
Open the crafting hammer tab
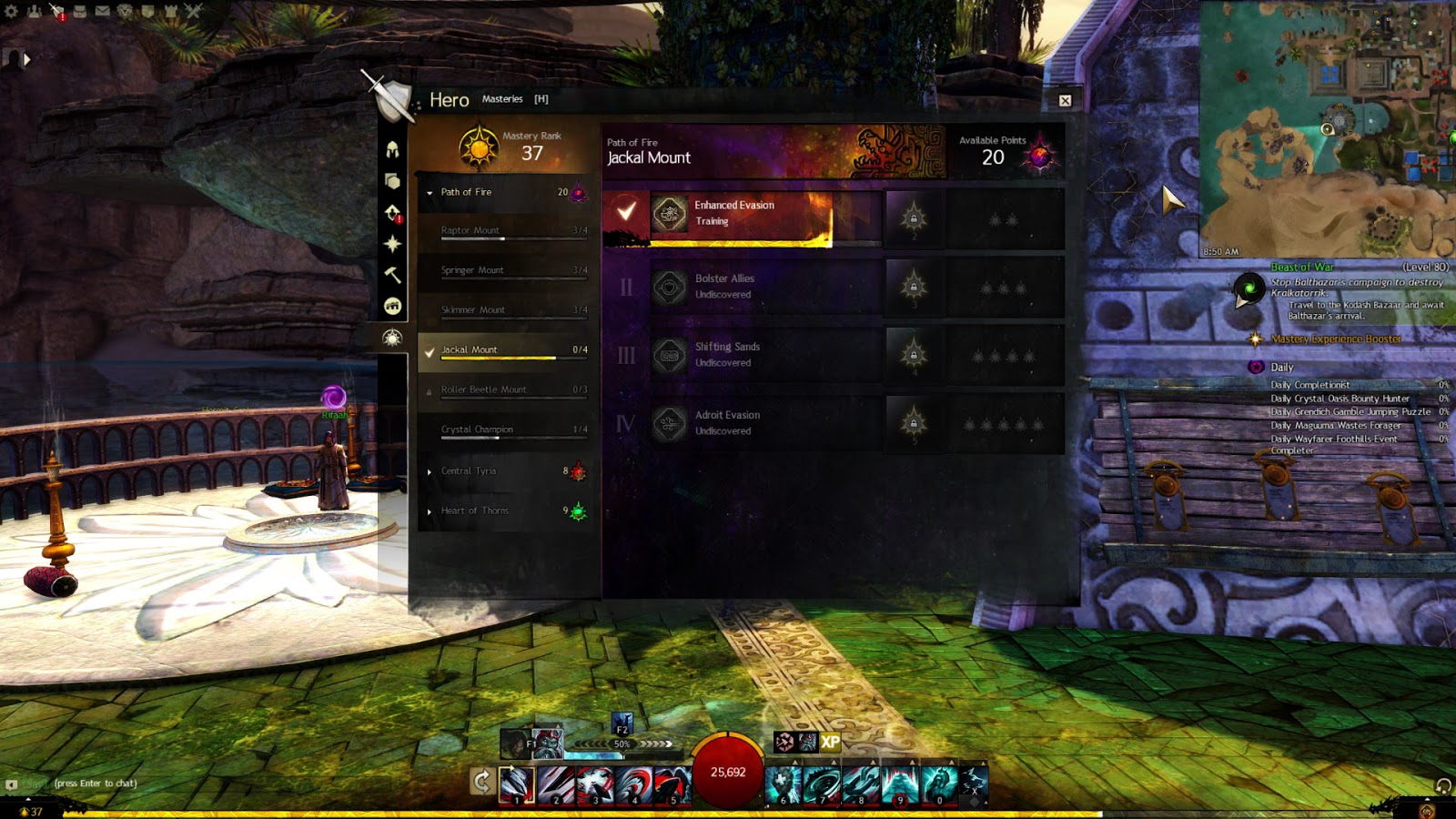(392, 275)
